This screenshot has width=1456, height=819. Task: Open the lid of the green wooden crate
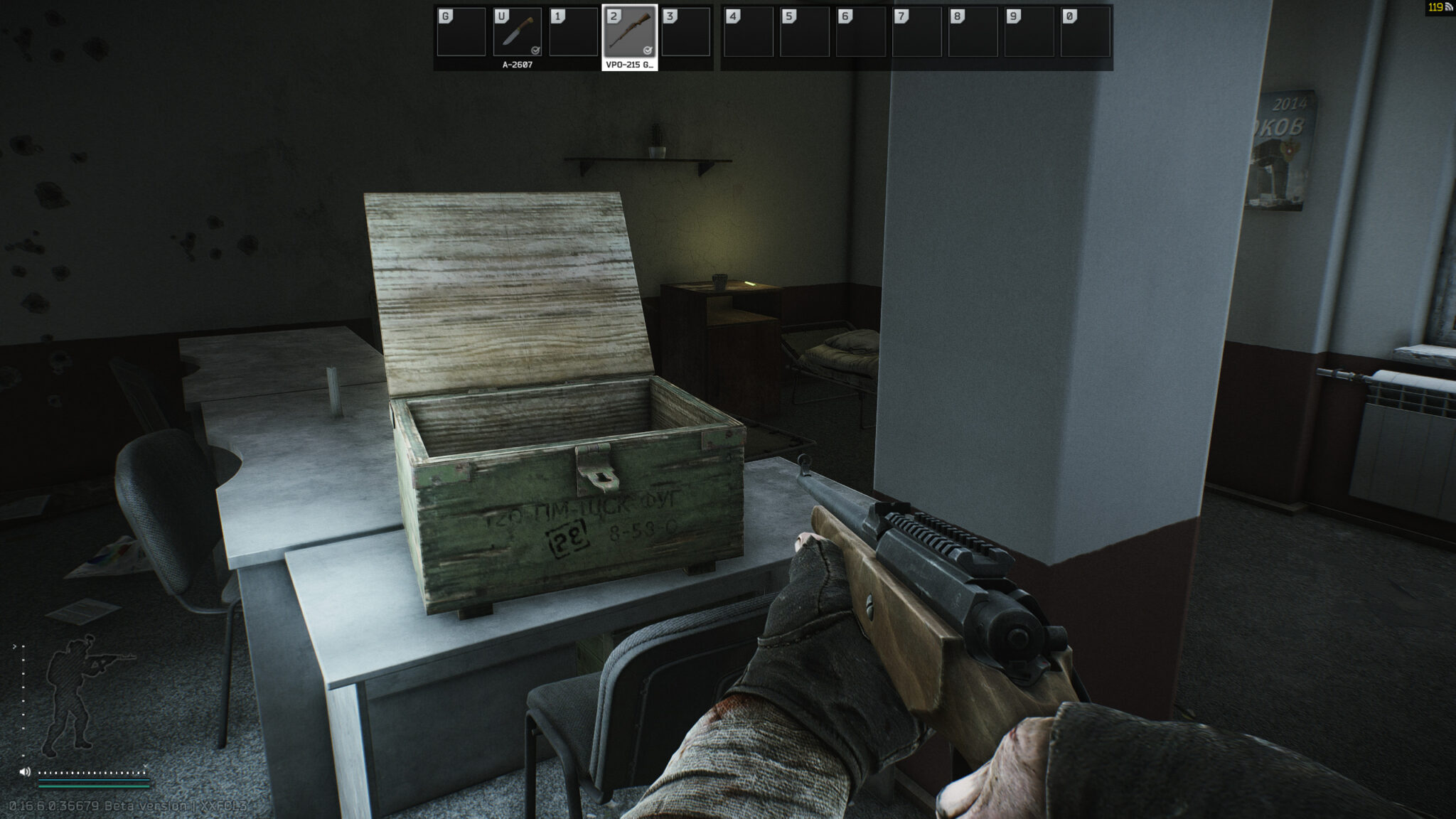pos(505,284)
